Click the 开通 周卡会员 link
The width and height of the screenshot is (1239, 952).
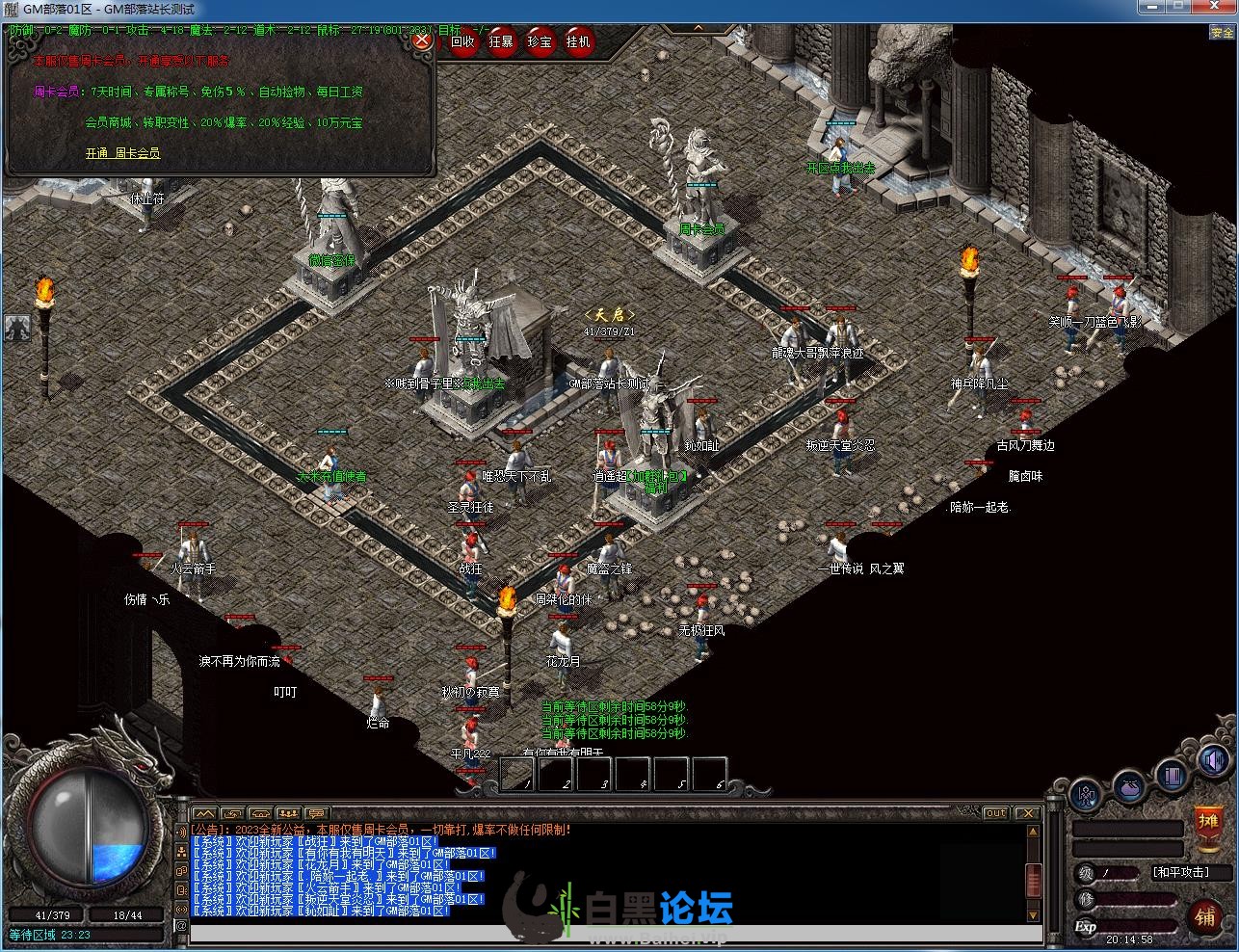pyautogui.click(x=122, y=153)
